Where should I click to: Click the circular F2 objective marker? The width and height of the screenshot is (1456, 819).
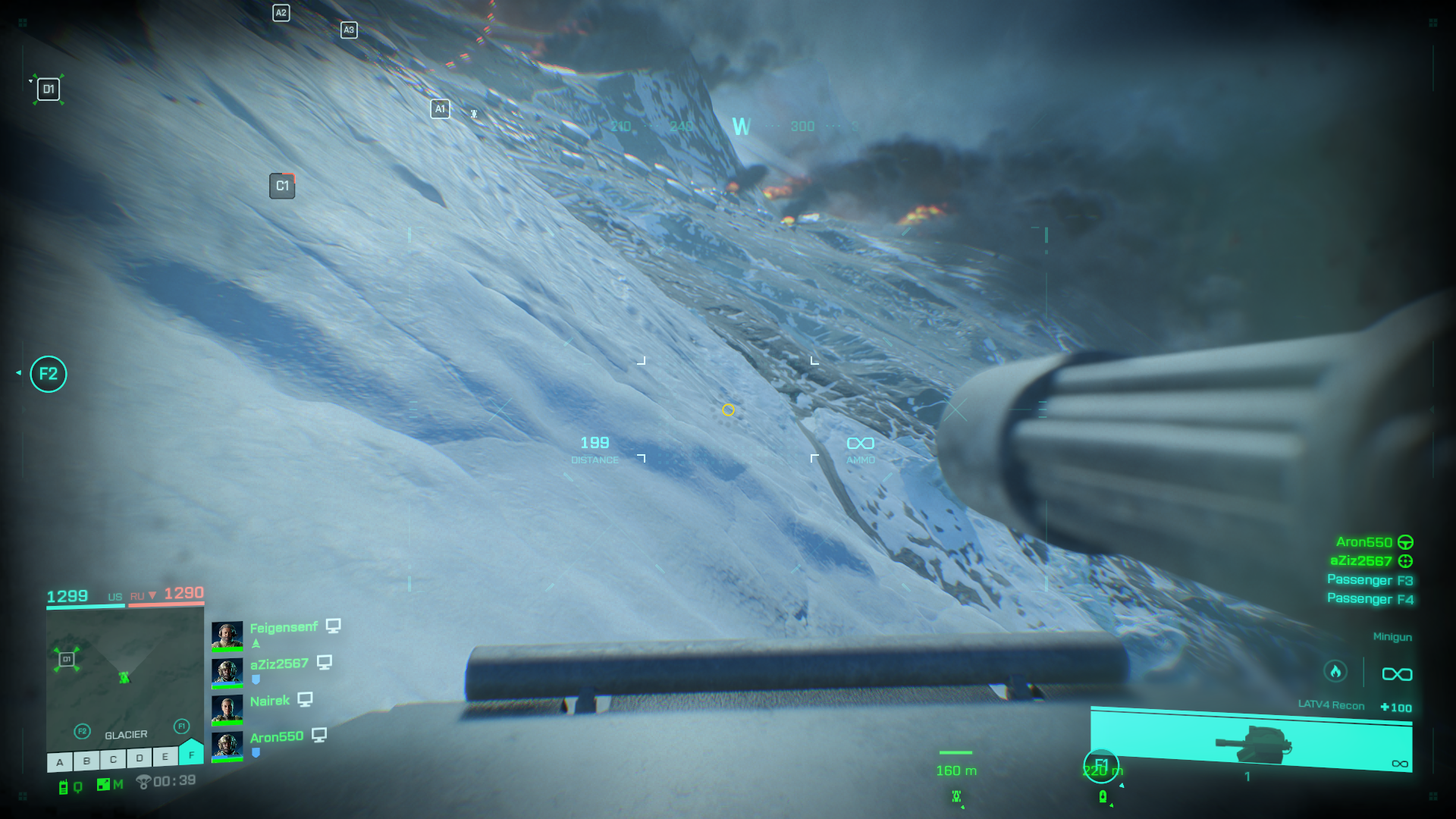point(49,374)
